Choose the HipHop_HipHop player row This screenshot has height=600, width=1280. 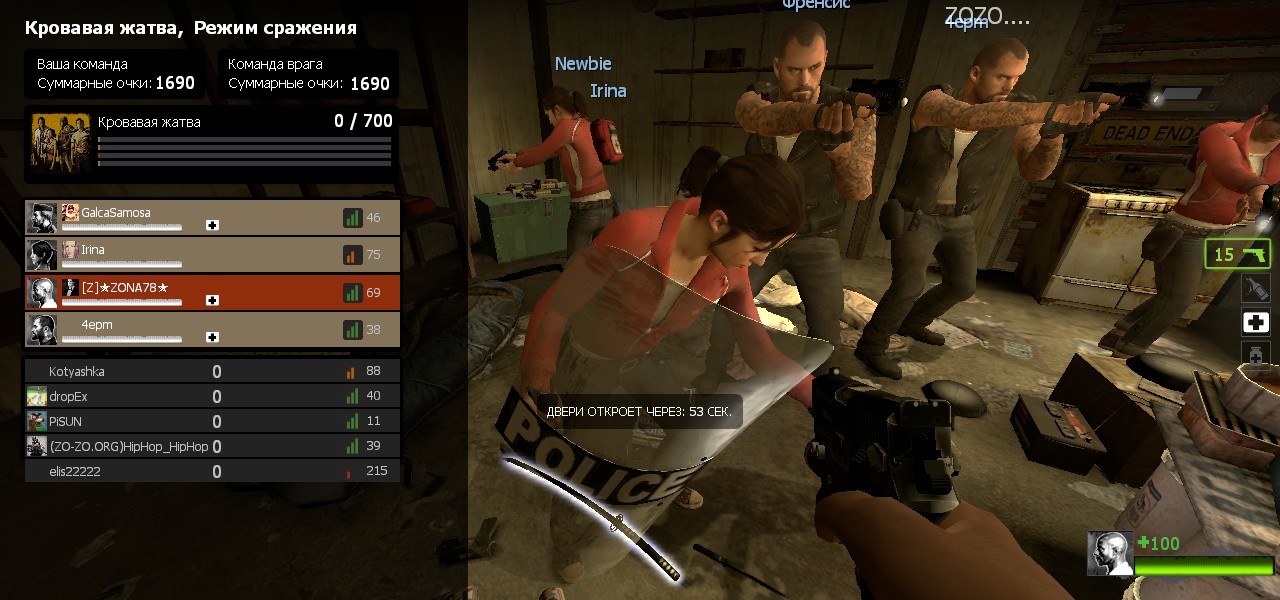click(x=212, y=446)
